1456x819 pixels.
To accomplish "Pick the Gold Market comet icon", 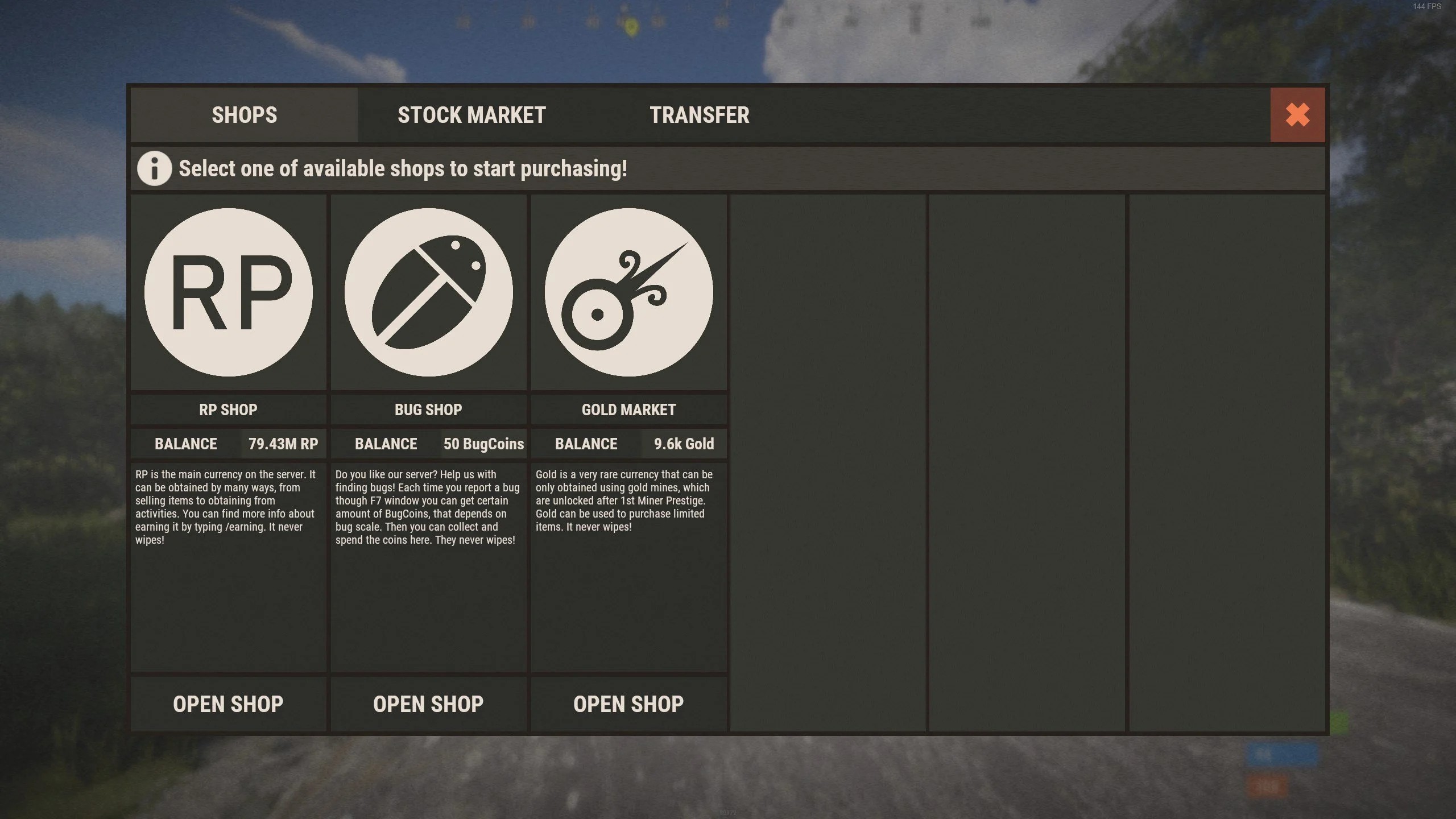I will pos(628,292).
